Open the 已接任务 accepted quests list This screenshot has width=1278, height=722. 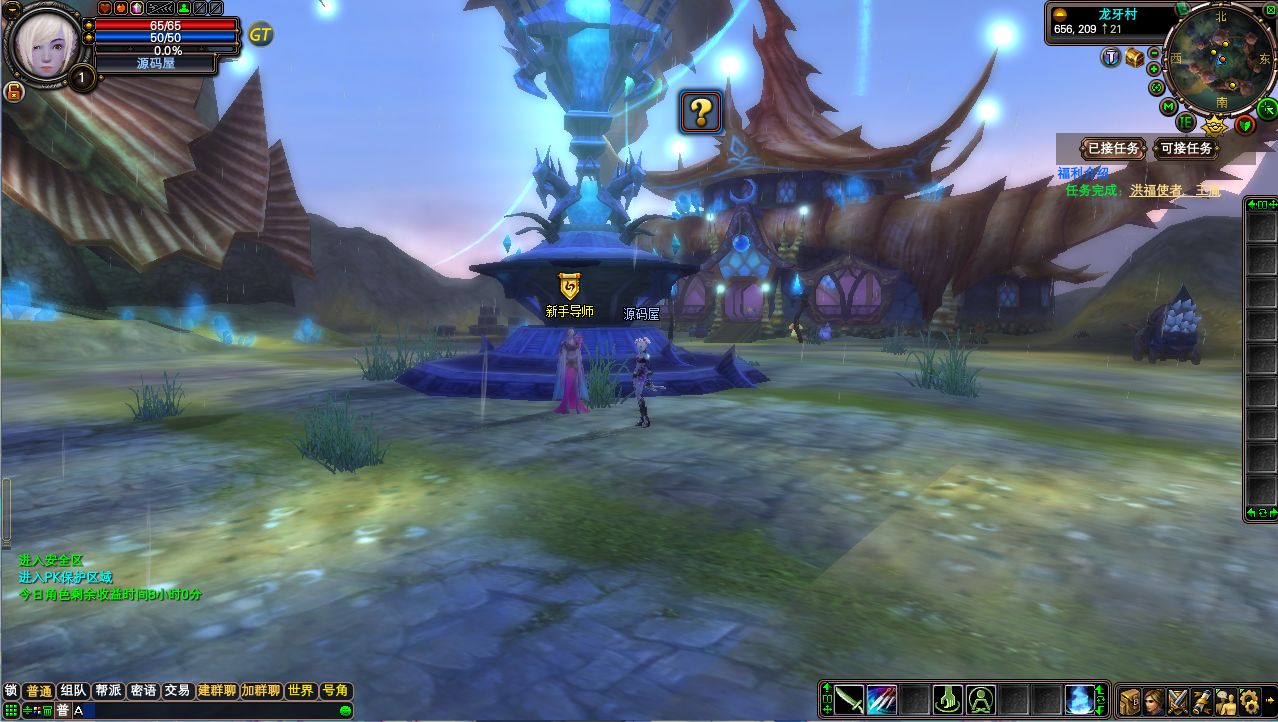pyautogui.click(x=1113, y=148)
